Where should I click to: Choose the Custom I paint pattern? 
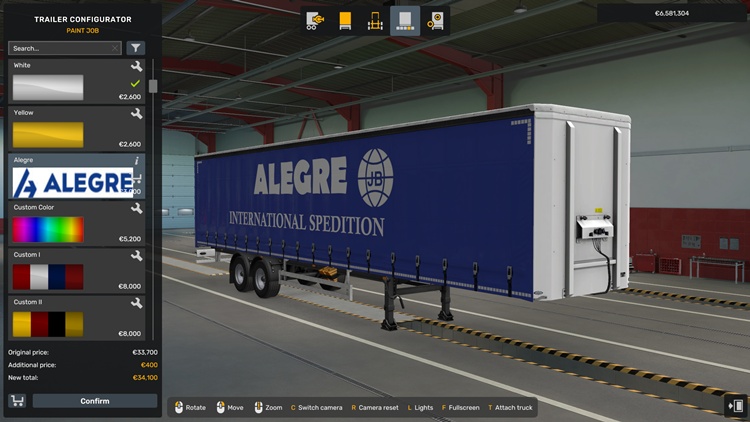point(48,276)
